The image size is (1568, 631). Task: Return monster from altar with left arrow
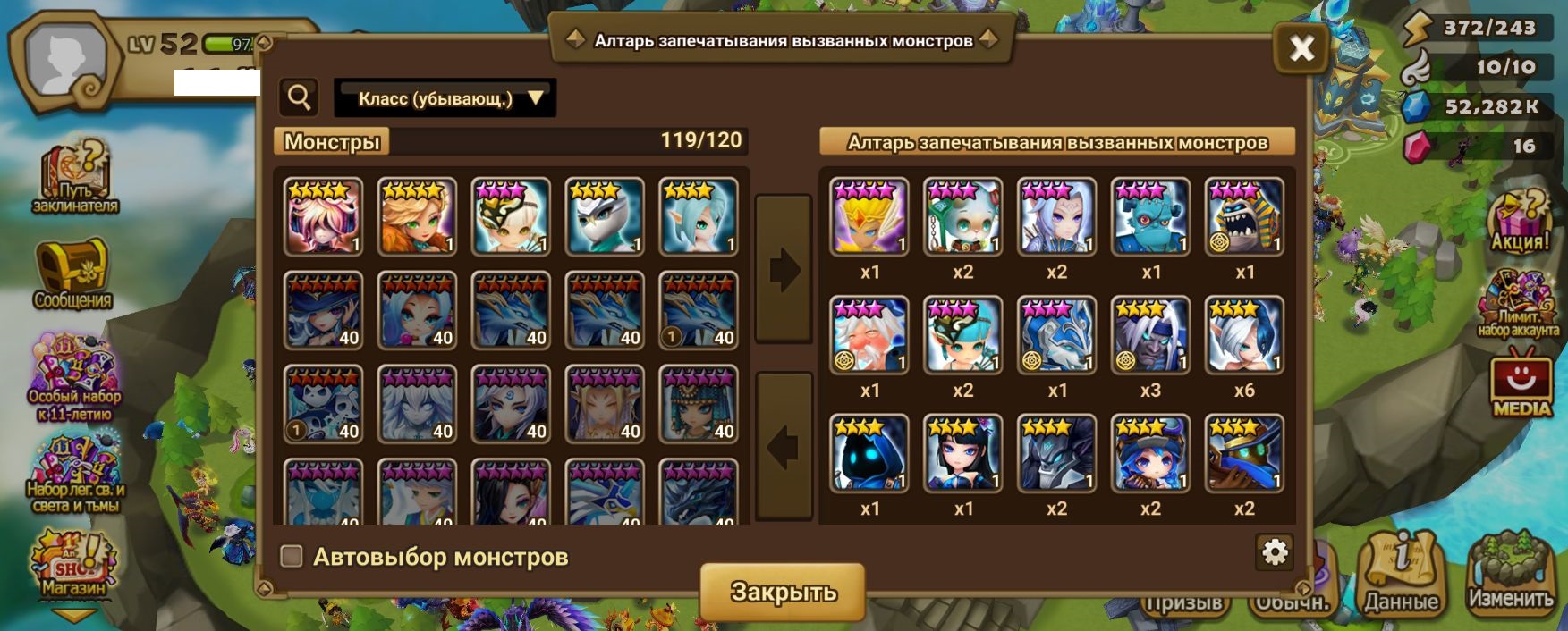[784, 446]
